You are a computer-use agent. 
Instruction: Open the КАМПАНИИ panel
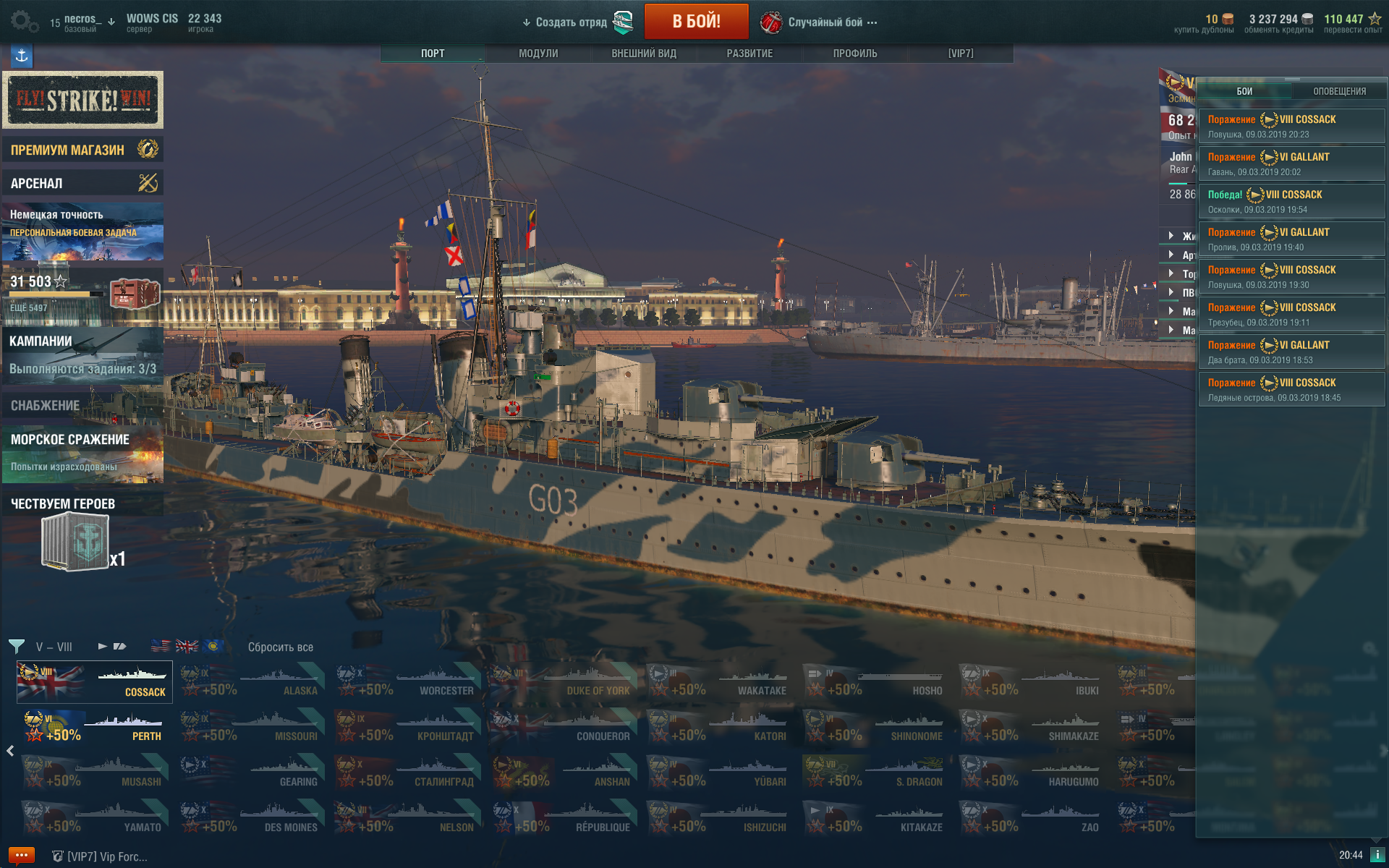point(82,354)
